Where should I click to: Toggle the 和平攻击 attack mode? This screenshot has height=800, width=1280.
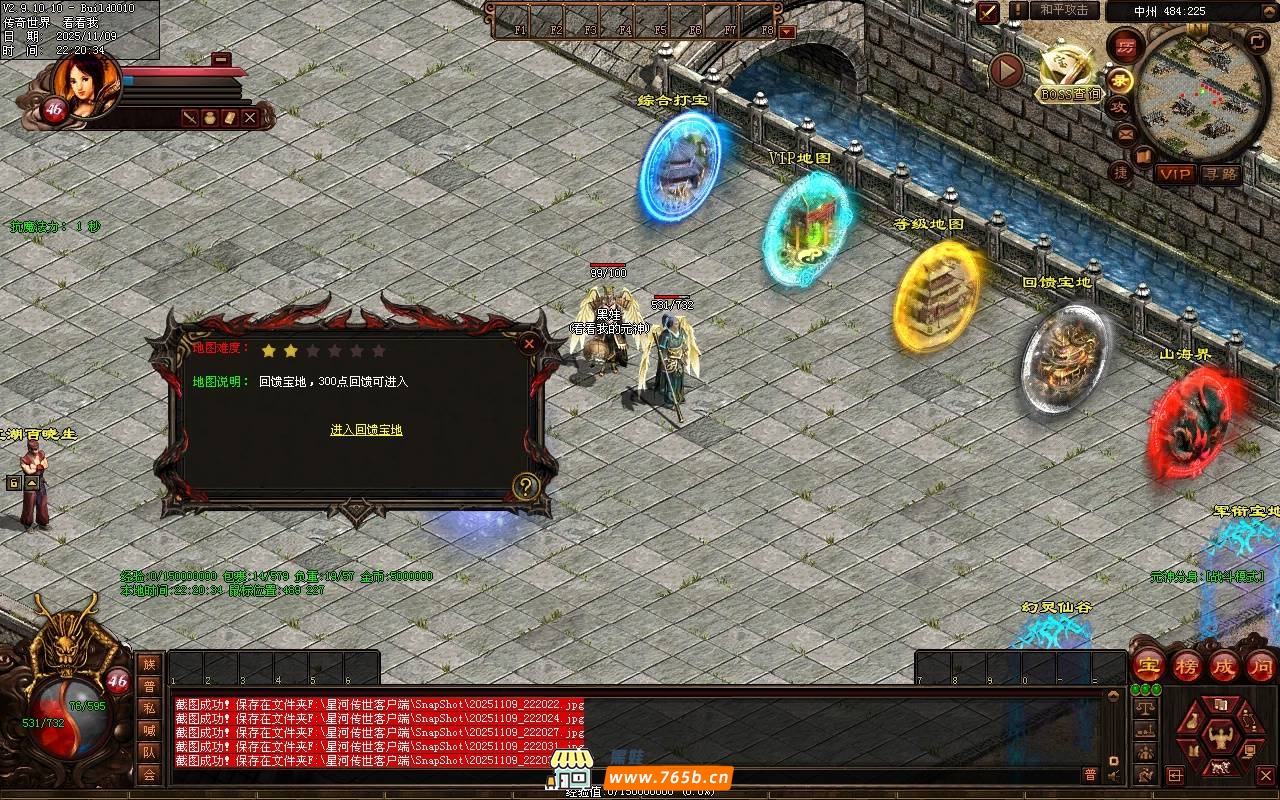[1064, 10]
